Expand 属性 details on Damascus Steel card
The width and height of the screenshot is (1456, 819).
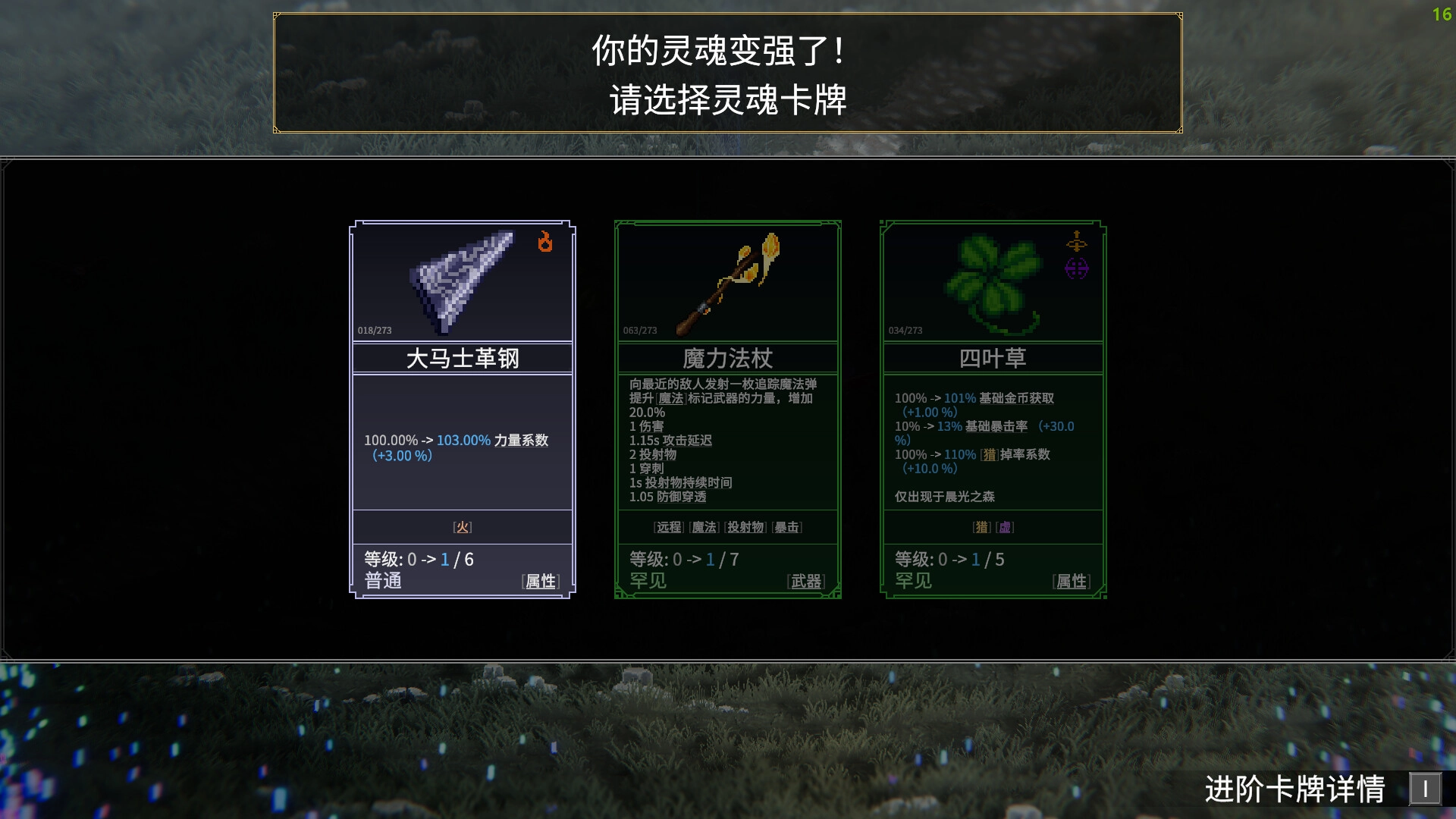coord(540,582)
